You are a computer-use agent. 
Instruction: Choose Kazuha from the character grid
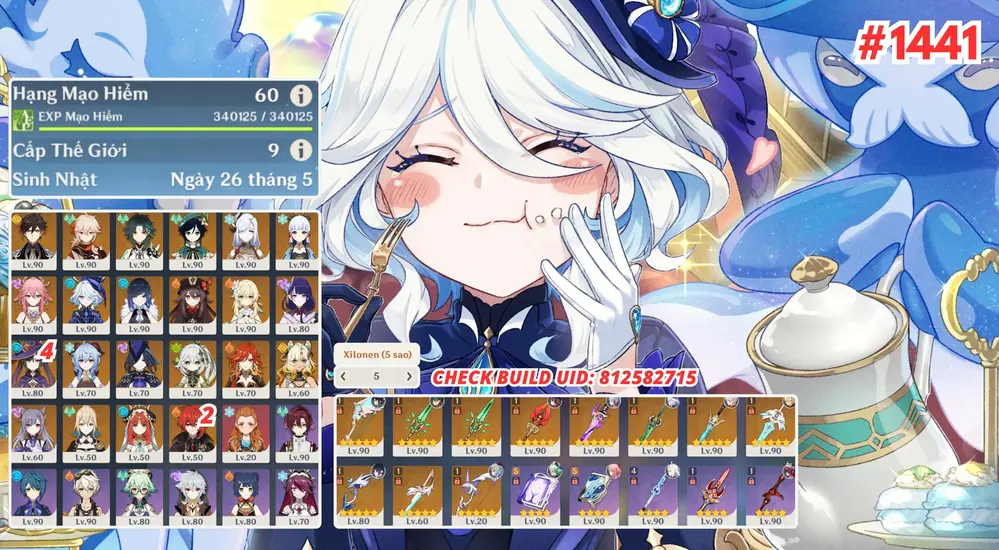[88, 240]
